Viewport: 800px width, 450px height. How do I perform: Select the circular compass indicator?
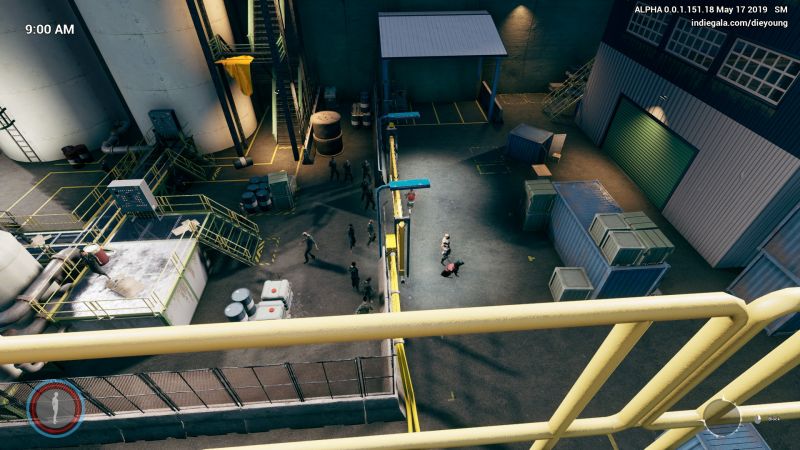(x=721, y=415)
